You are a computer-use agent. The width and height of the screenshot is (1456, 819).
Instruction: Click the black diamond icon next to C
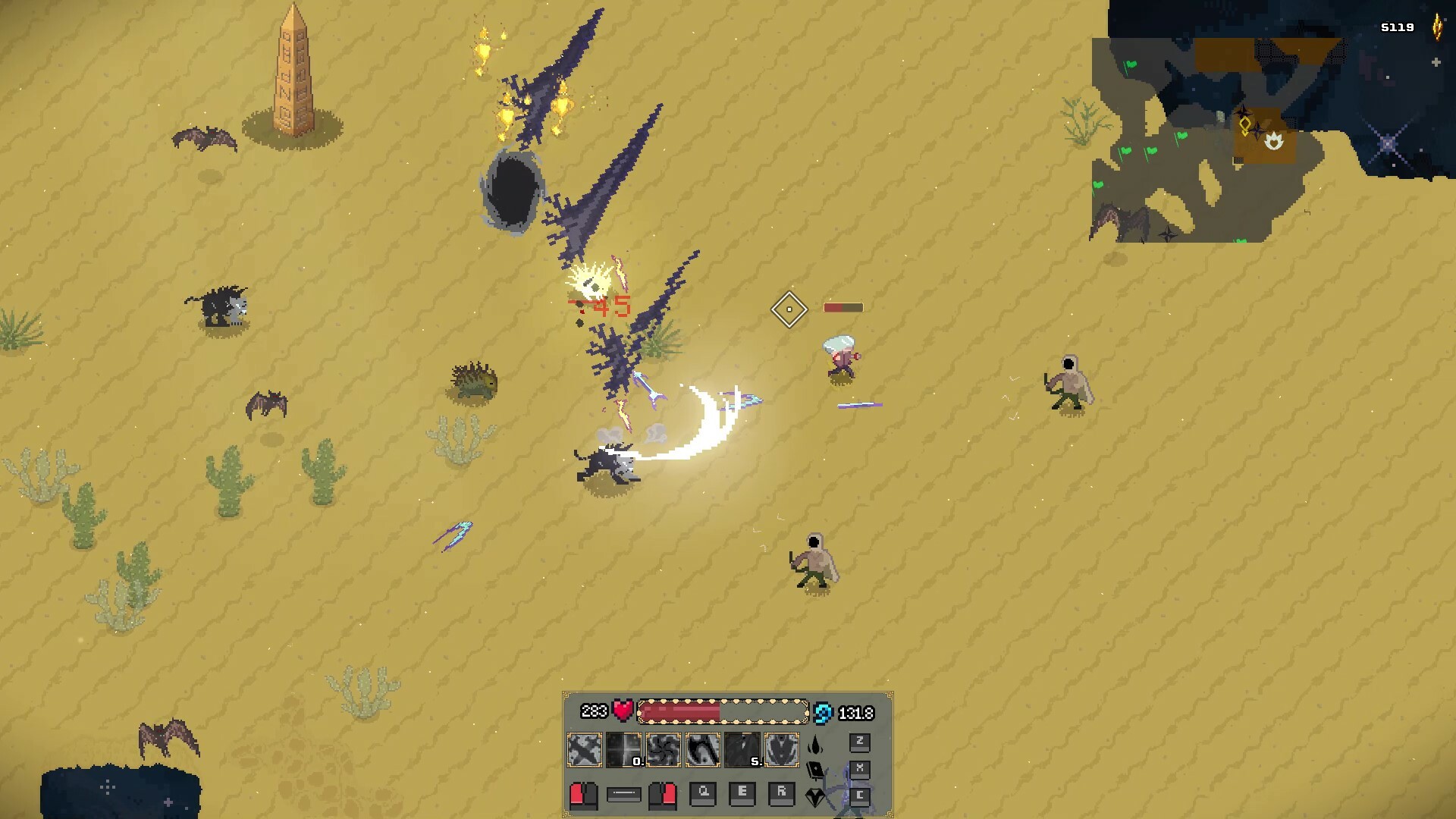(x=815, y=799)
